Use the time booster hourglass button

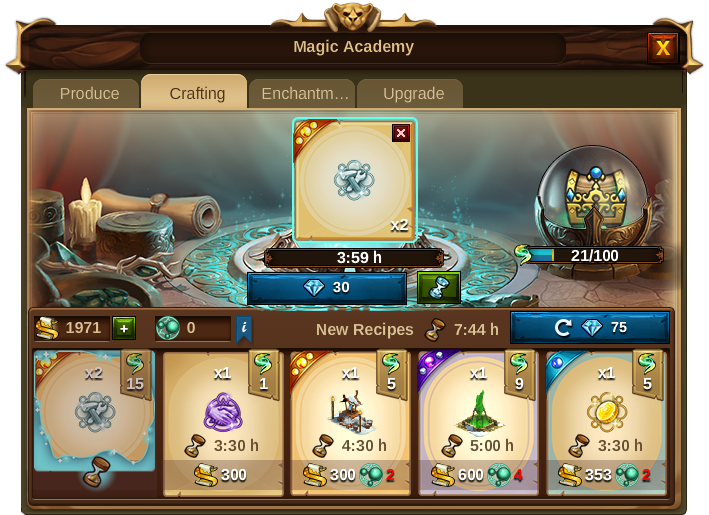[438, 288]
